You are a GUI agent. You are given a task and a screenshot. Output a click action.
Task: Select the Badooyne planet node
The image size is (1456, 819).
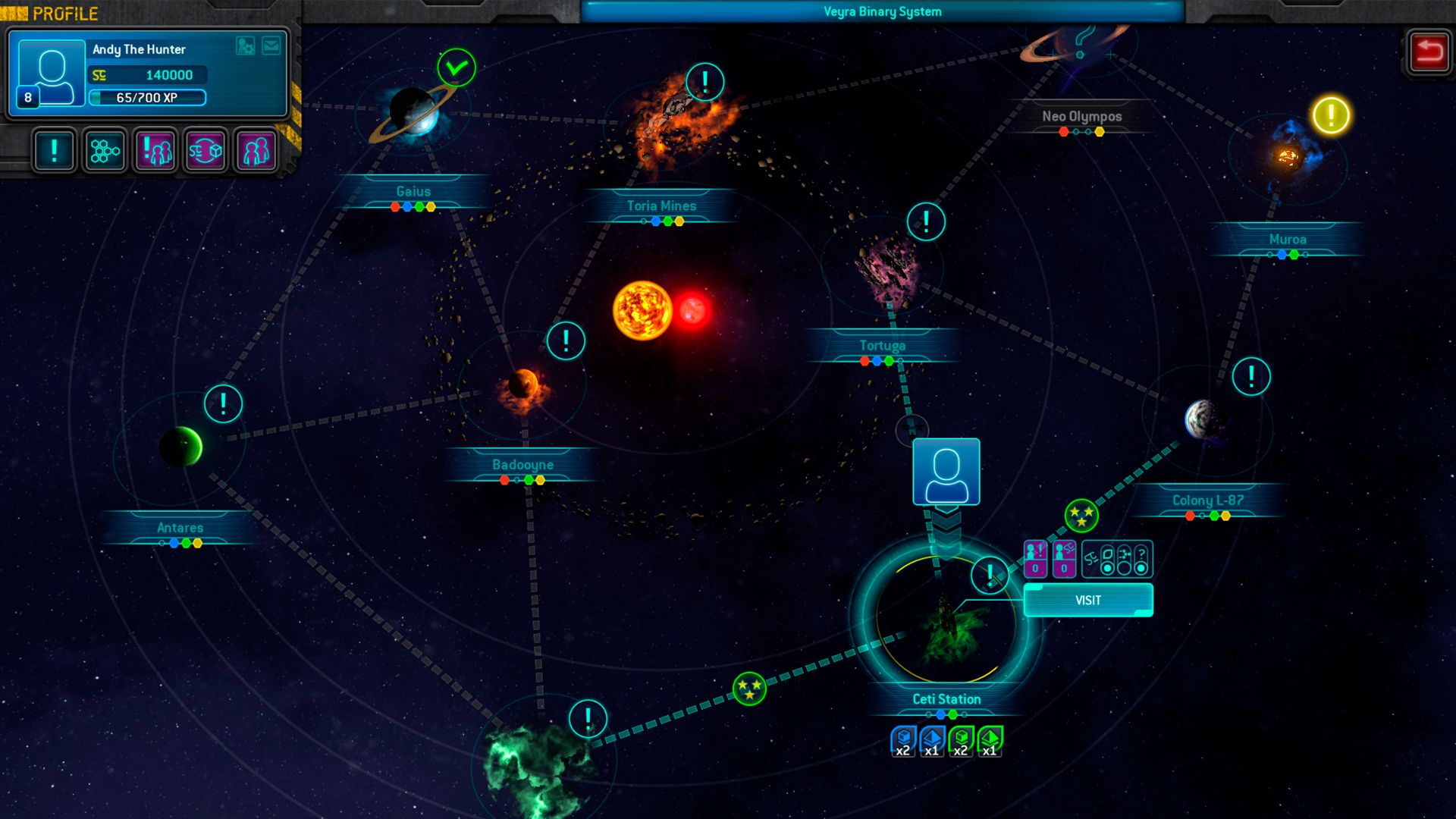click(x=523, y=387)
